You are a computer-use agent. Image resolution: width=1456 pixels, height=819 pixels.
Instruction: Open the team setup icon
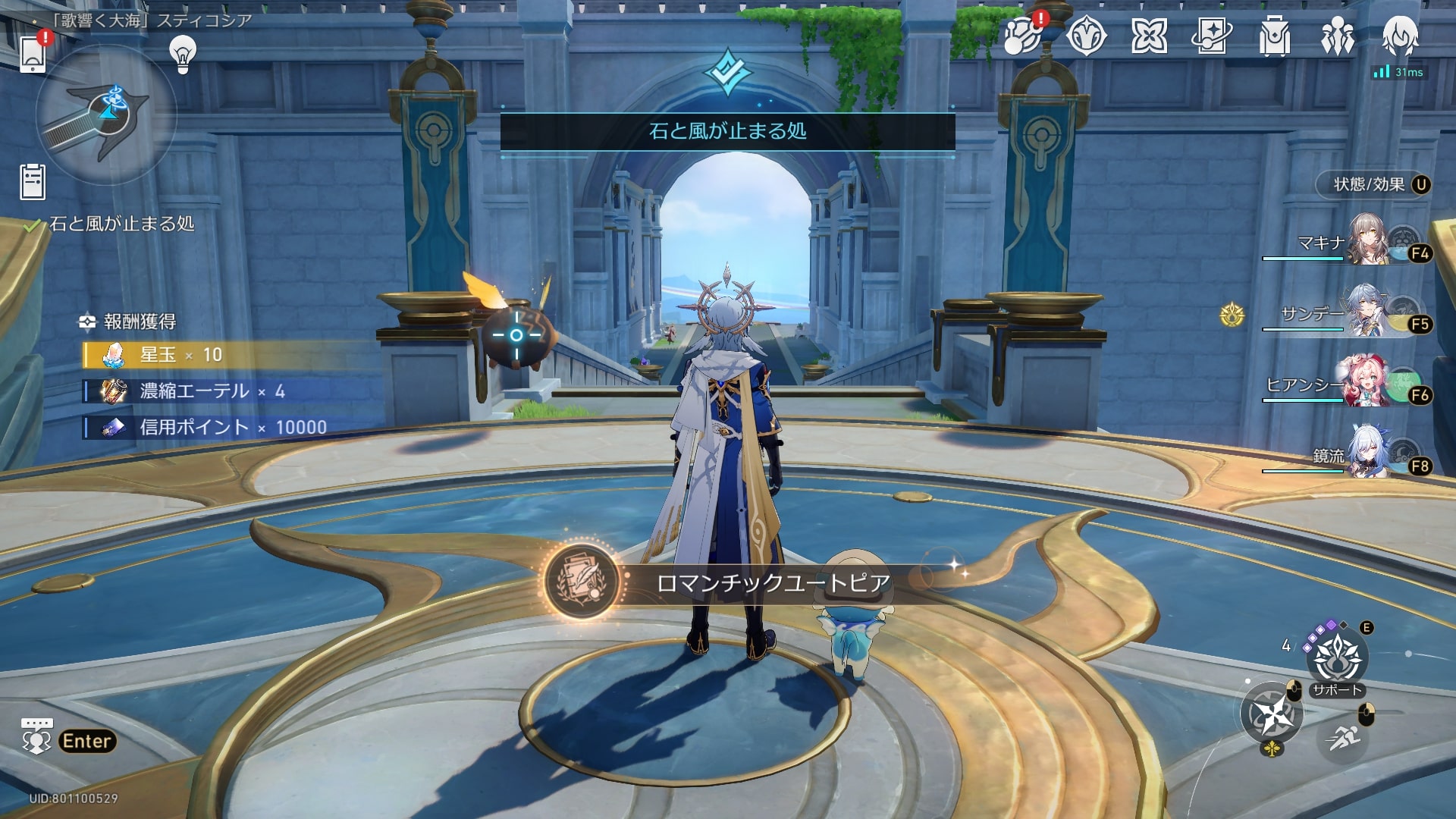click(1337, 36)
